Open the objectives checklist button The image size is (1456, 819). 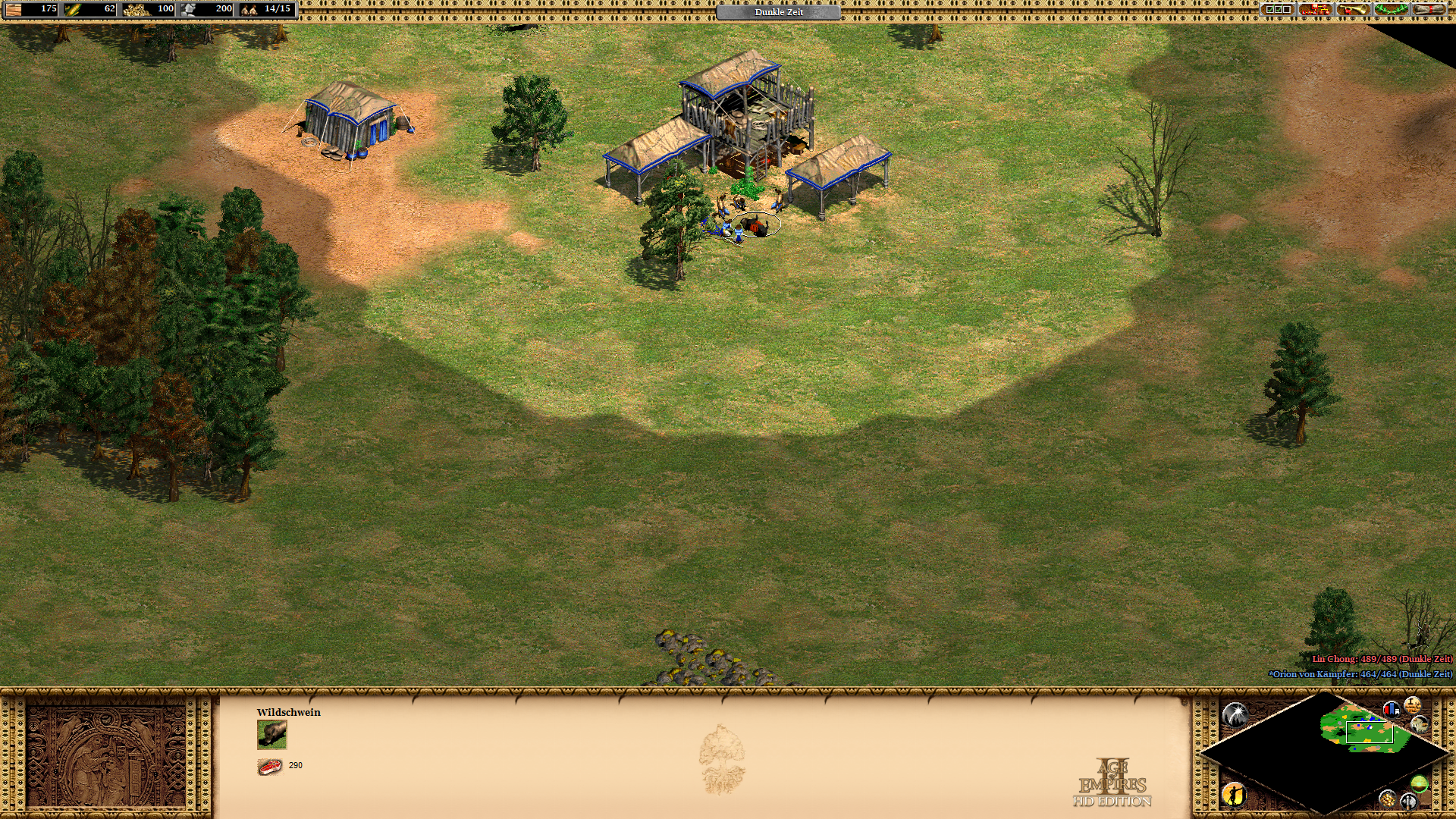pyautogui.click(x=1277, y=10)
